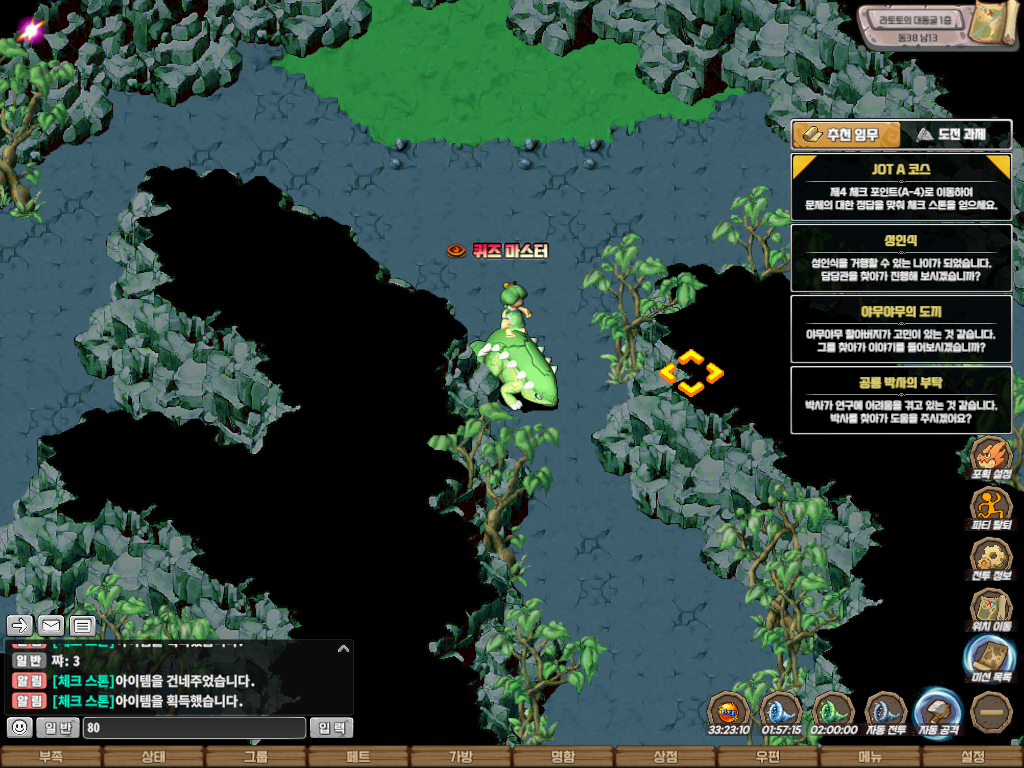1024x768 pixels.
Task: Toggle the 자동 전투 horn icon
Action: (x=885, y=711)
